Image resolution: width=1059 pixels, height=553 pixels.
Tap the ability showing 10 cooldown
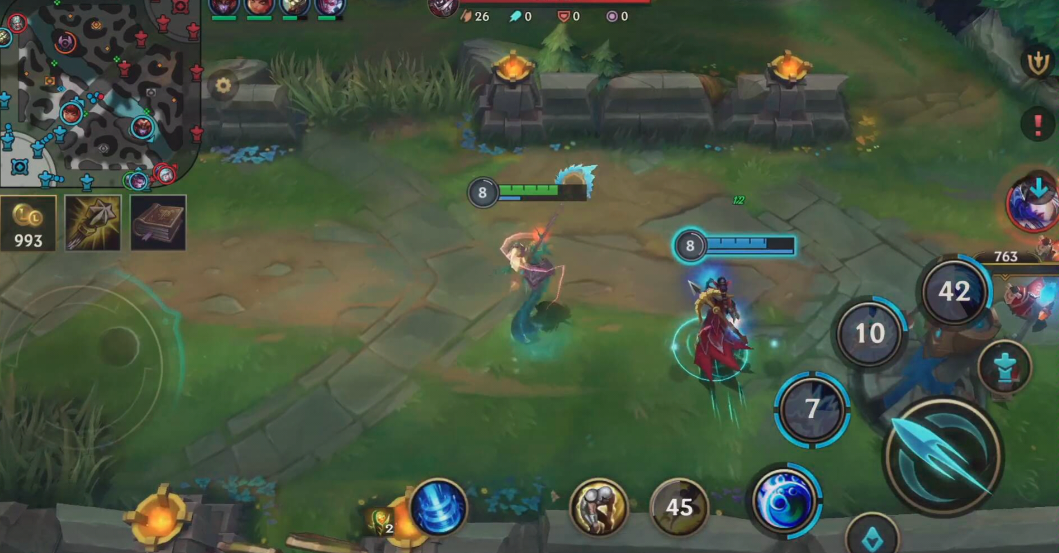click(x=870, y=333)
